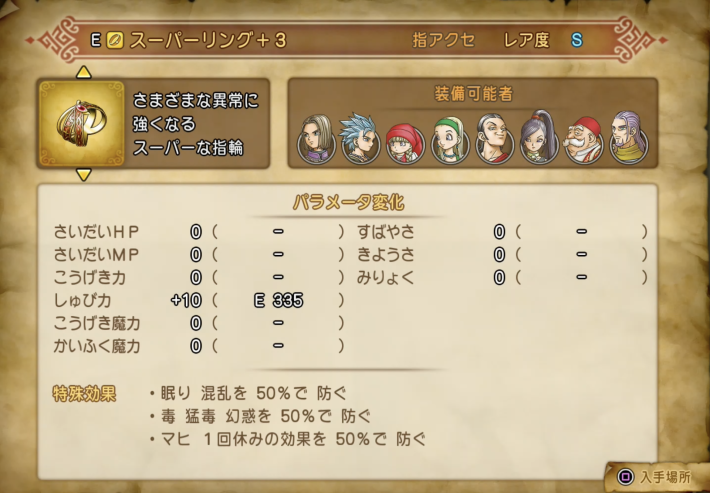710x493 pixels.
Task: Open the 入手場所 obtain-location info
Action: (657, 478)
